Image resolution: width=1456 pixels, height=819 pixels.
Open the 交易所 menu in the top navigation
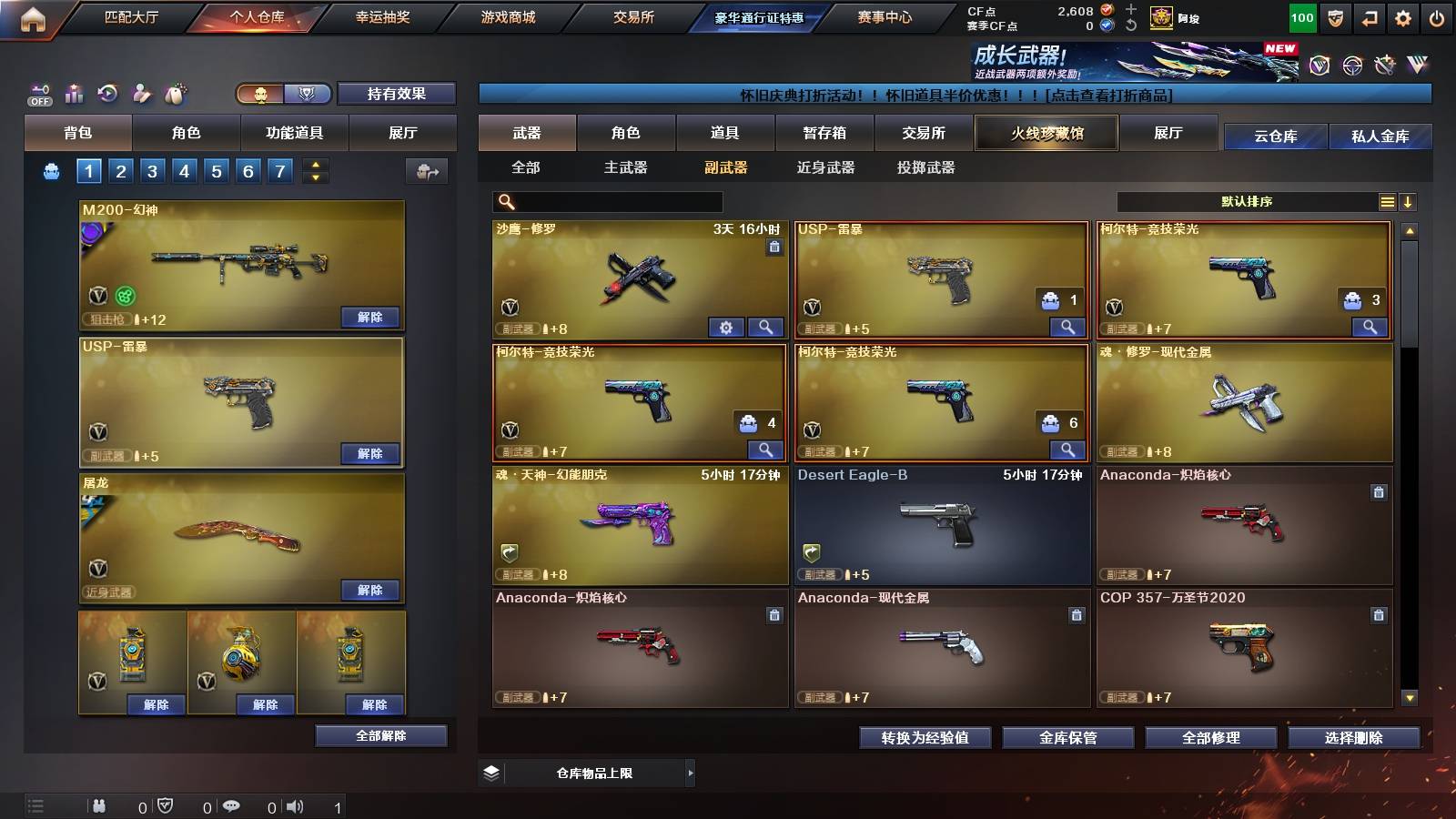(634, 16)
